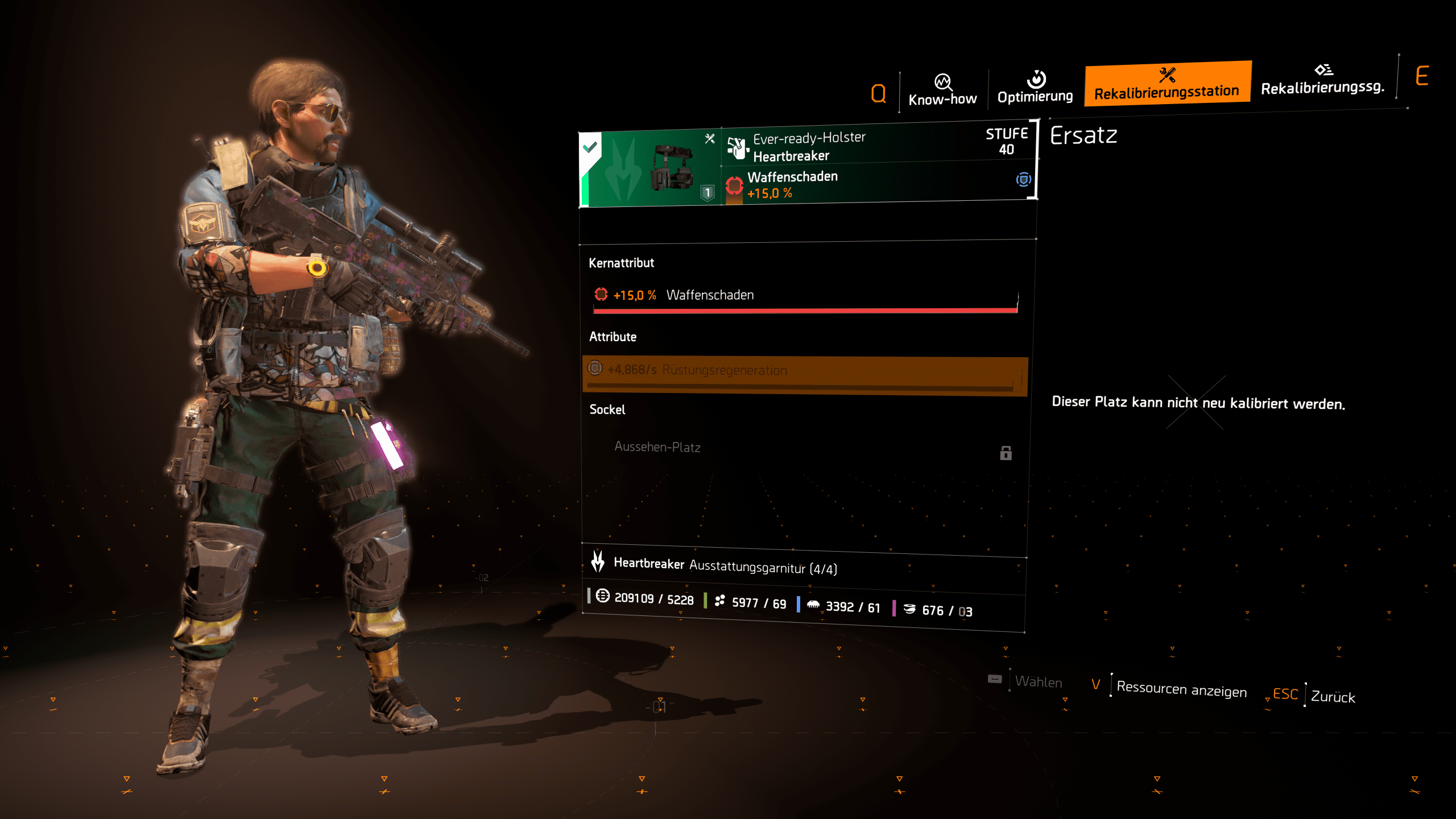
Task: Open the Optimierung tab
Action: (x=1035, y=88)
